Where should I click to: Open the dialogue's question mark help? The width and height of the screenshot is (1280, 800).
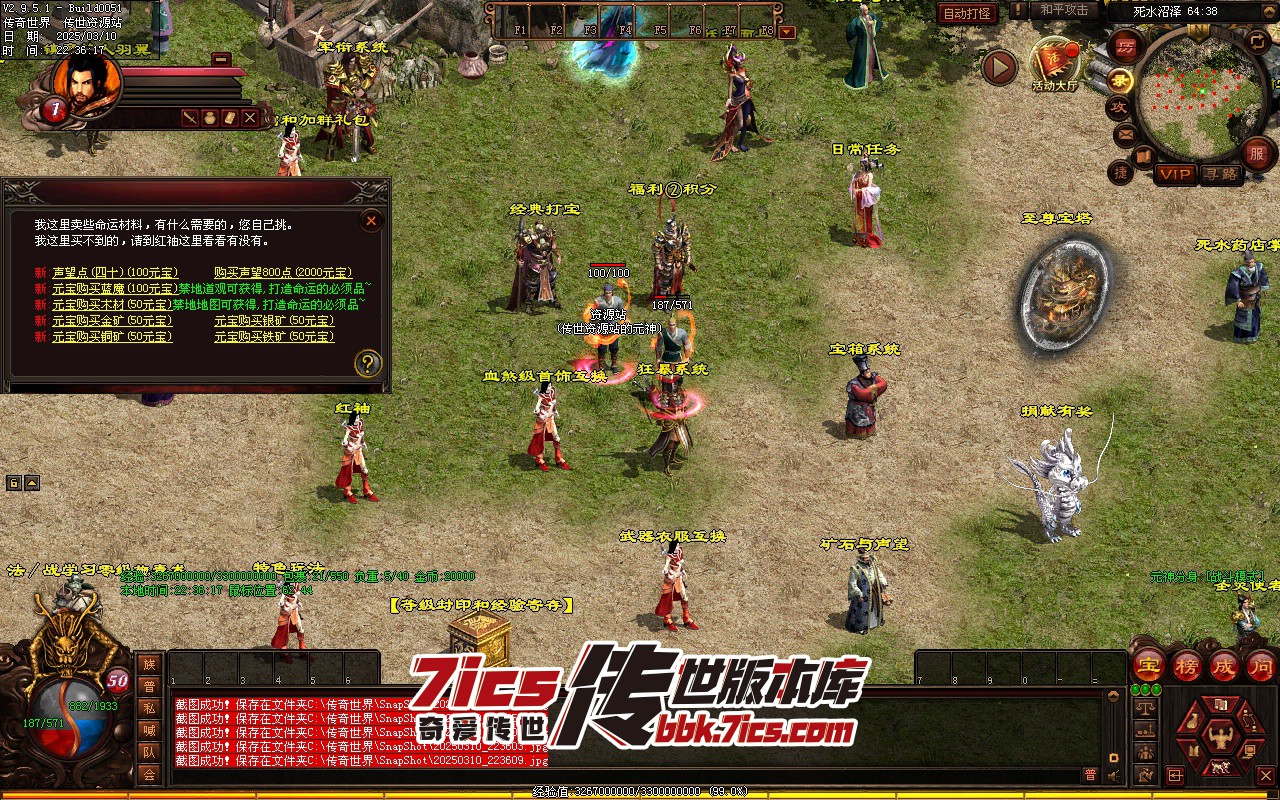[x=368, y=363]
